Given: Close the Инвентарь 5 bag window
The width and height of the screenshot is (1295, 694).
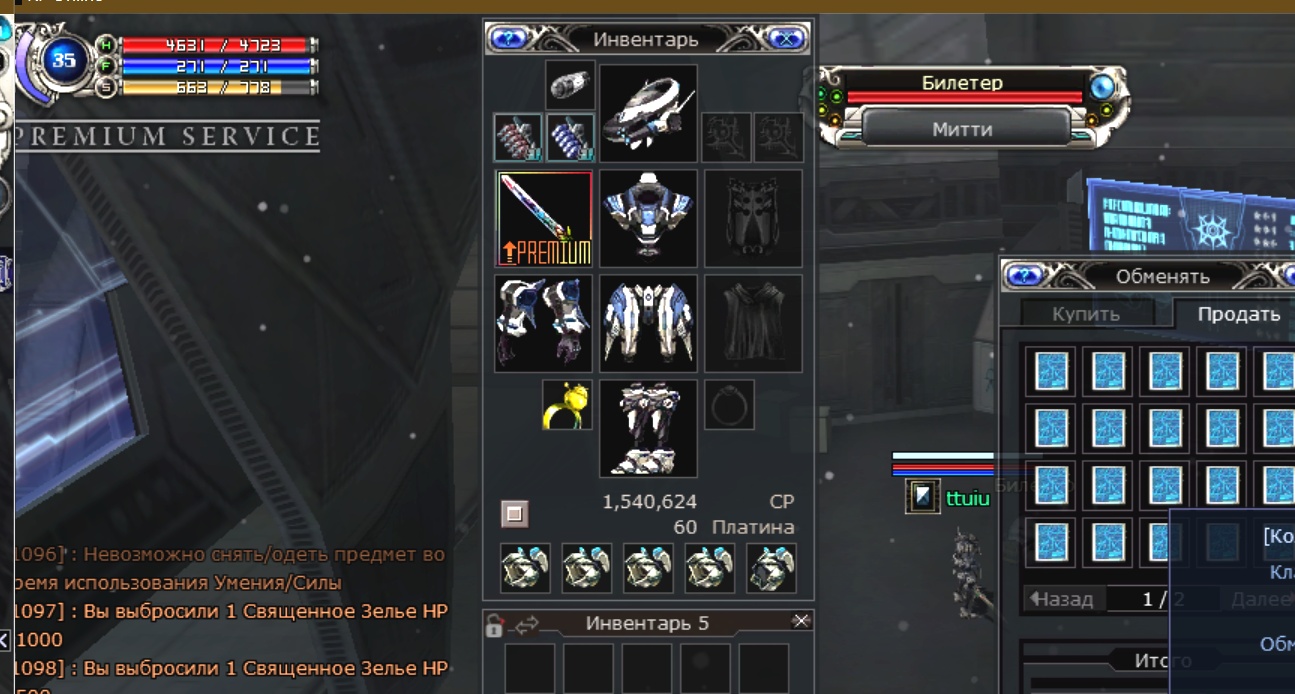Looking at the screenshot, I should click(801, 622).
